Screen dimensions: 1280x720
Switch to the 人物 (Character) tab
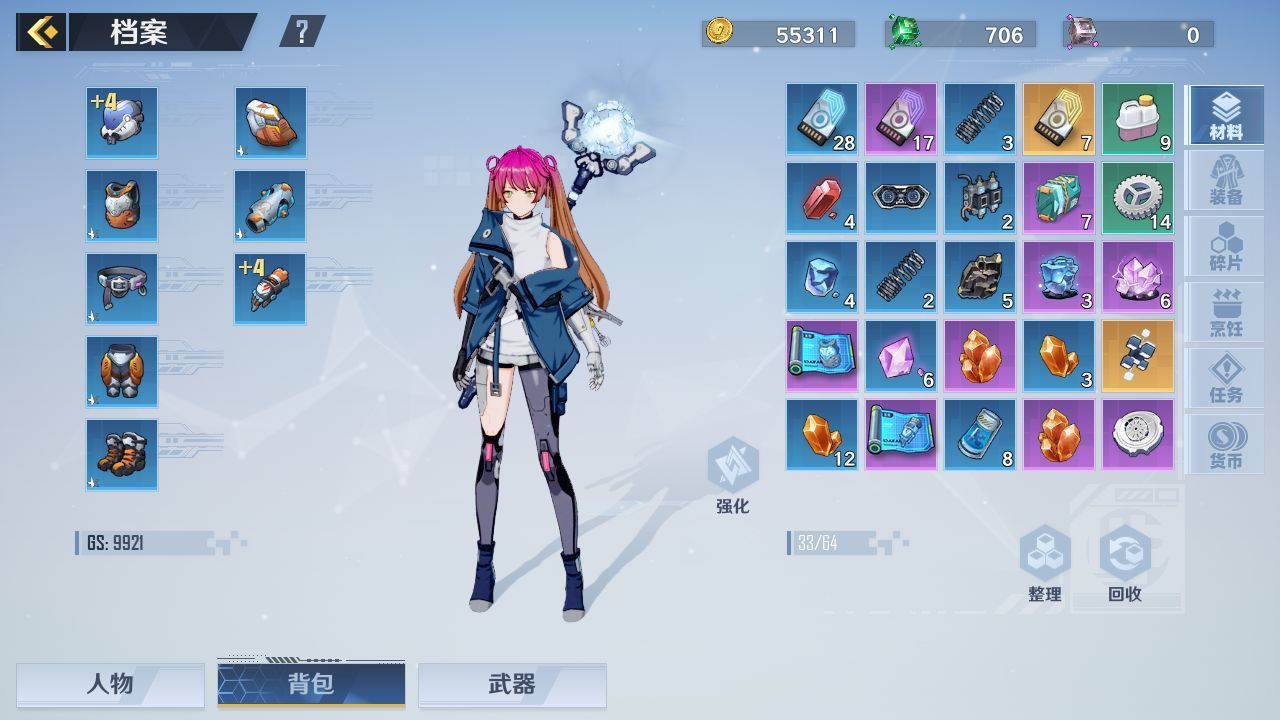pos(110,686)
